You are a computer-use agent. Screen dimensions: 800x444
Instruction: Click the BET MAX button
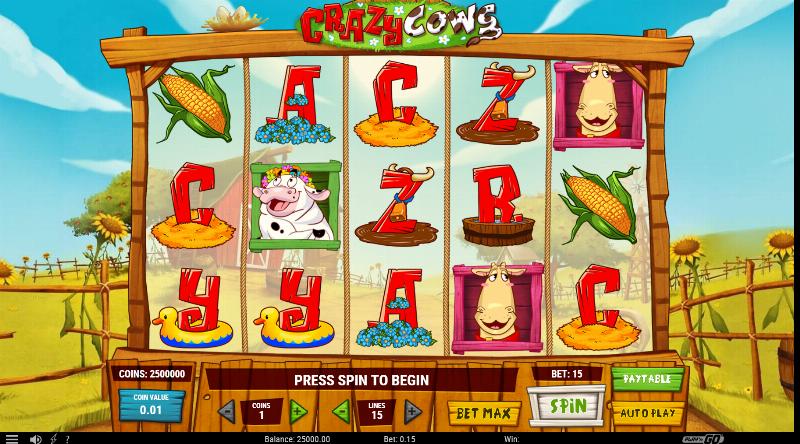484,411
